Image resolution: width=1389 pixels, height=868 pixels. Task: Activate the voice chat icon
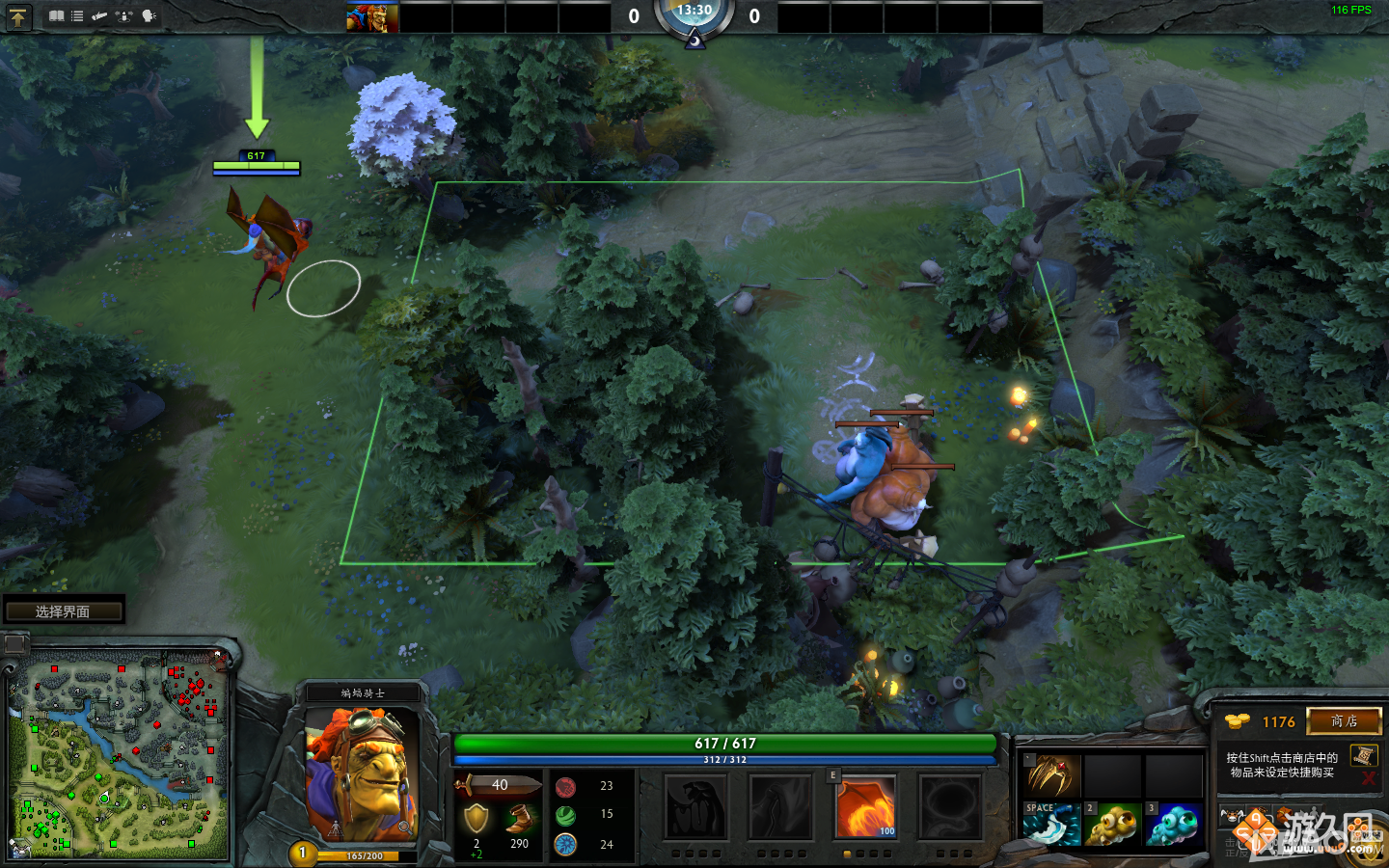tap(147, 16)
